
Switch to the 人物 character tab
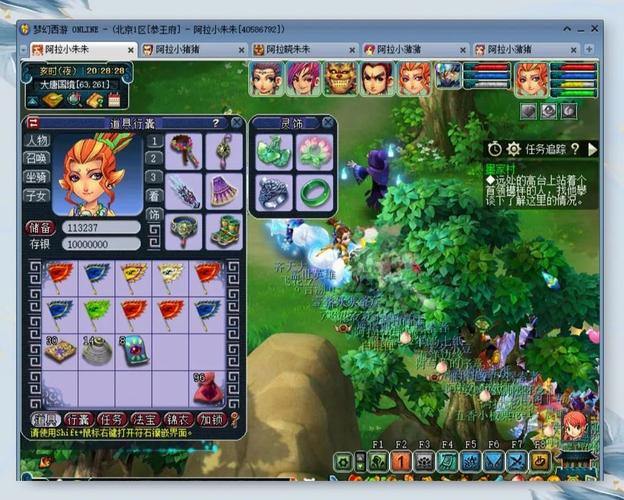click(38, 141)
